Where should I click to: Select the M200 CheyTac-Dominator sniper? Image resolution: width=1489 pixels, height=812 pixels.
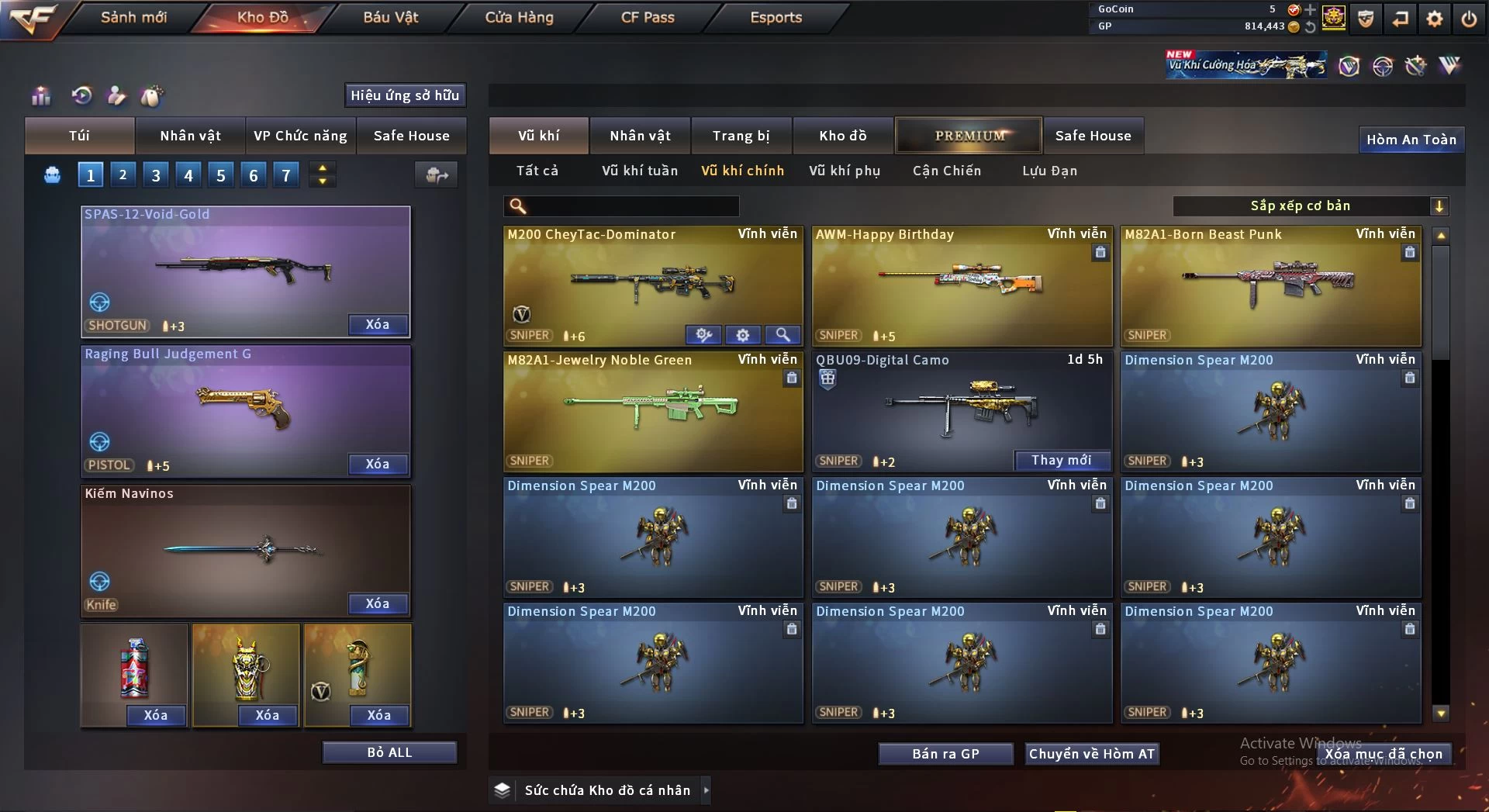pyautogui.click(x=652, y=285)
